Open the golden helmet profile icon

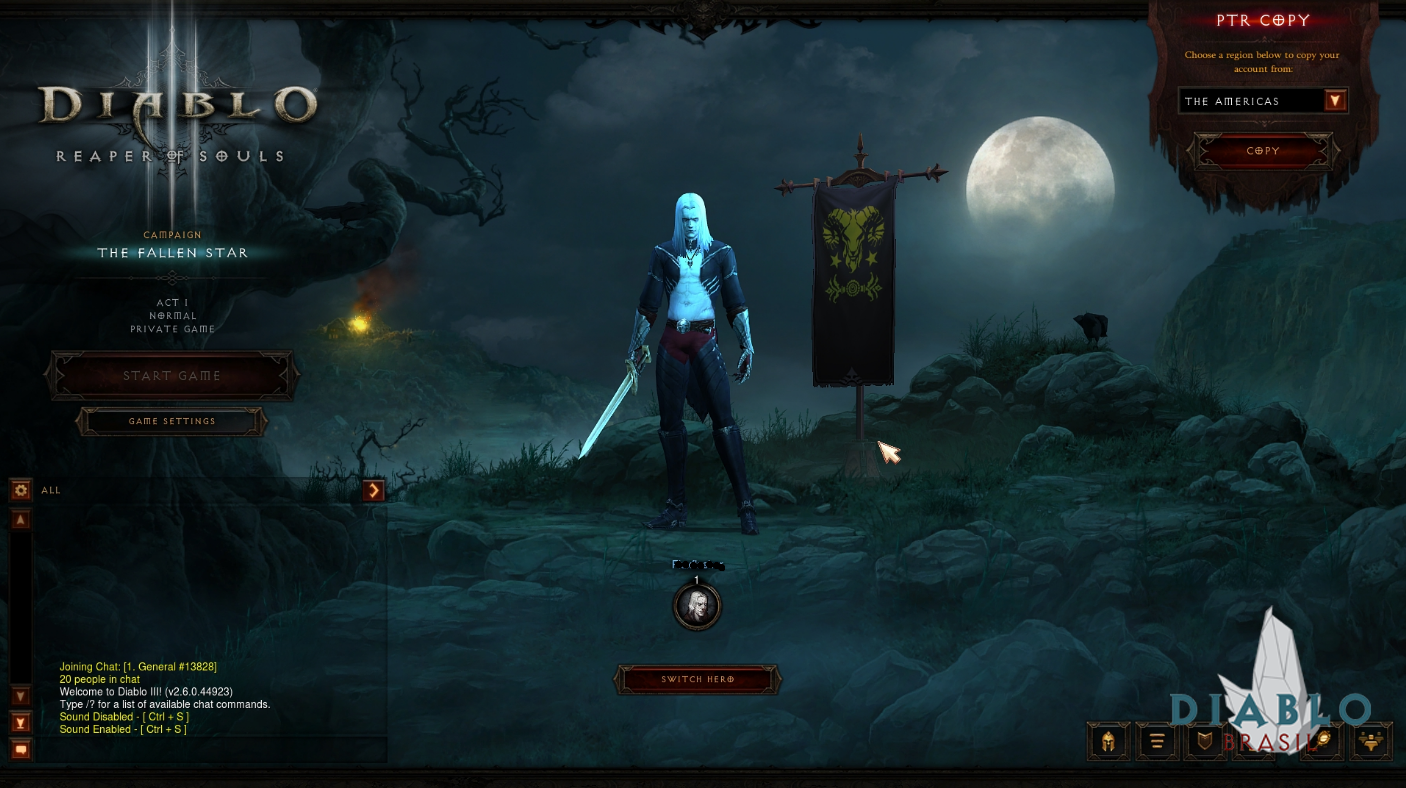[x=1109, y=742]
